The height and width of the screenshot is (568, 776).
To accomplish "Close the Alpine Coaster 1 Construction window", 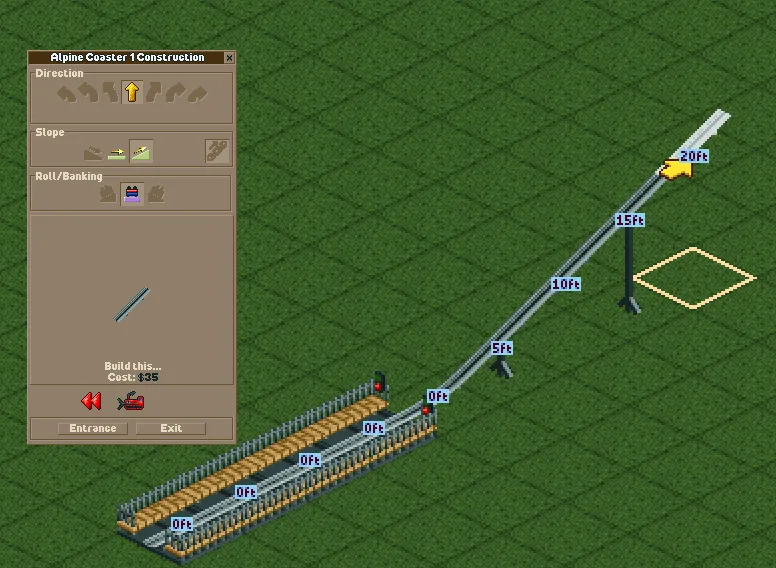I will (x=229, y=58).
